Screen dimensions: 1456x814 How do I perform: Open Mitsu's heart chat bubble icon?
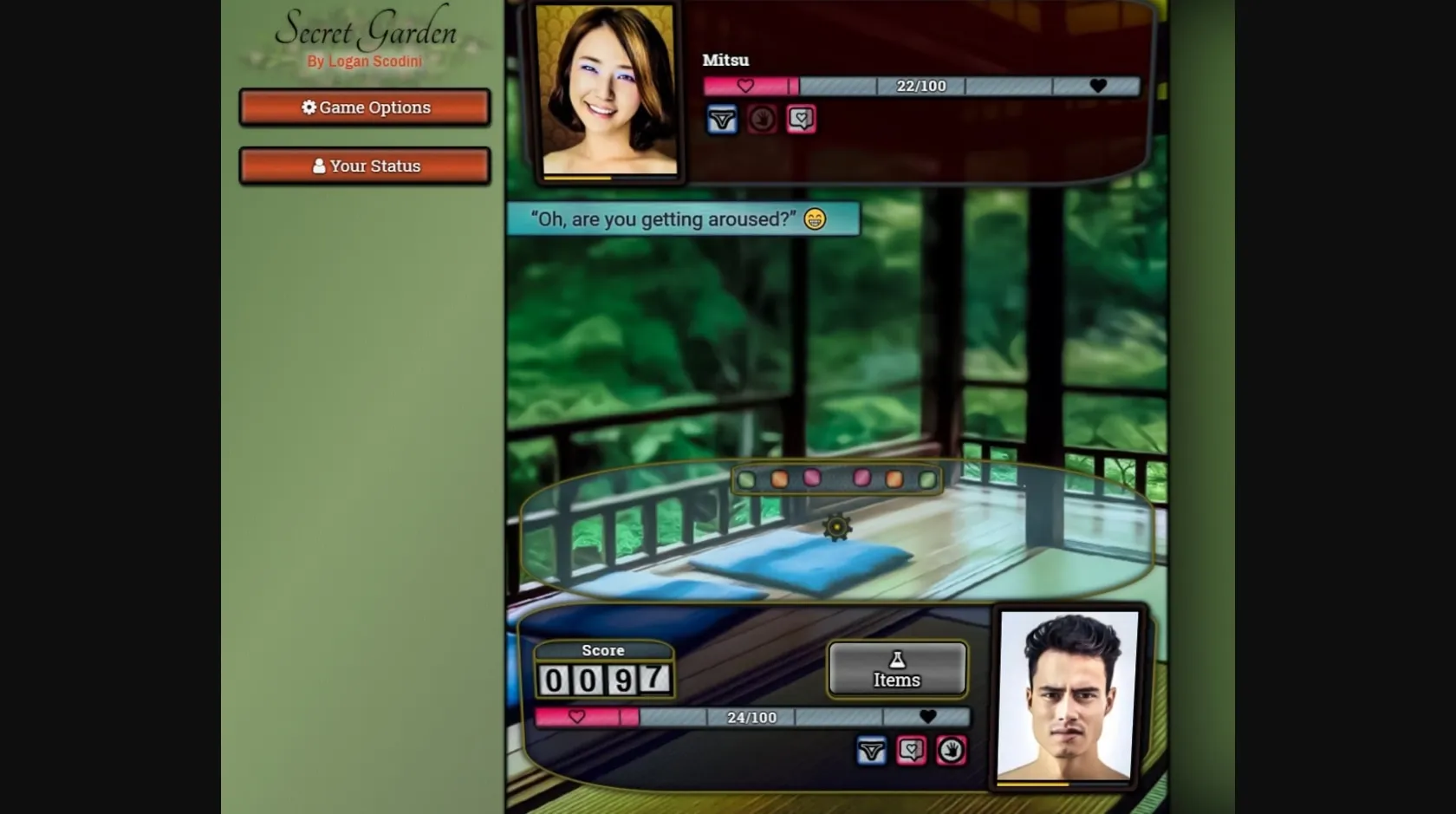click(801, 119)
